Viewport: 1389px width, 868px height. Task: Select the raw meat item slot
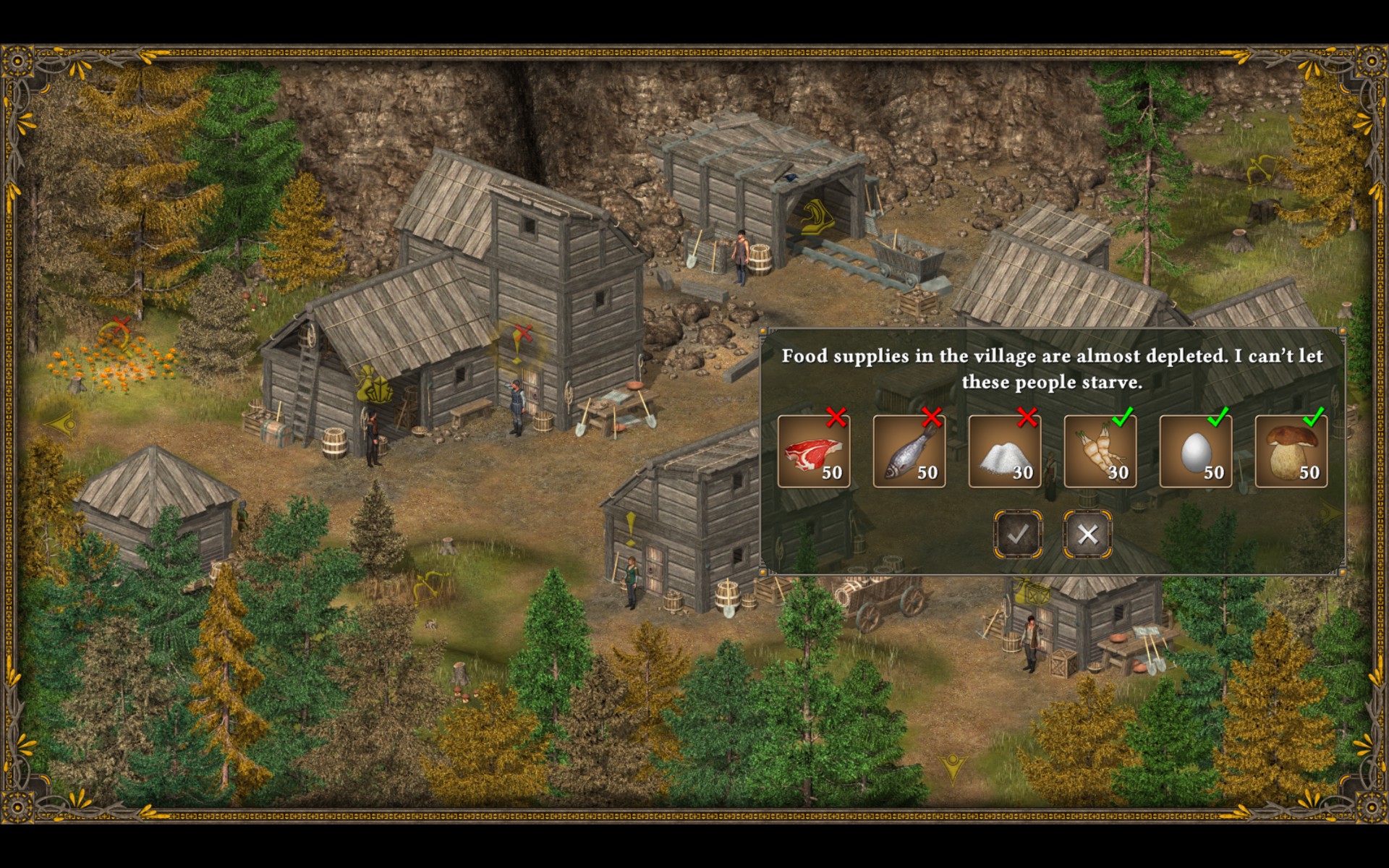[814, 451]
